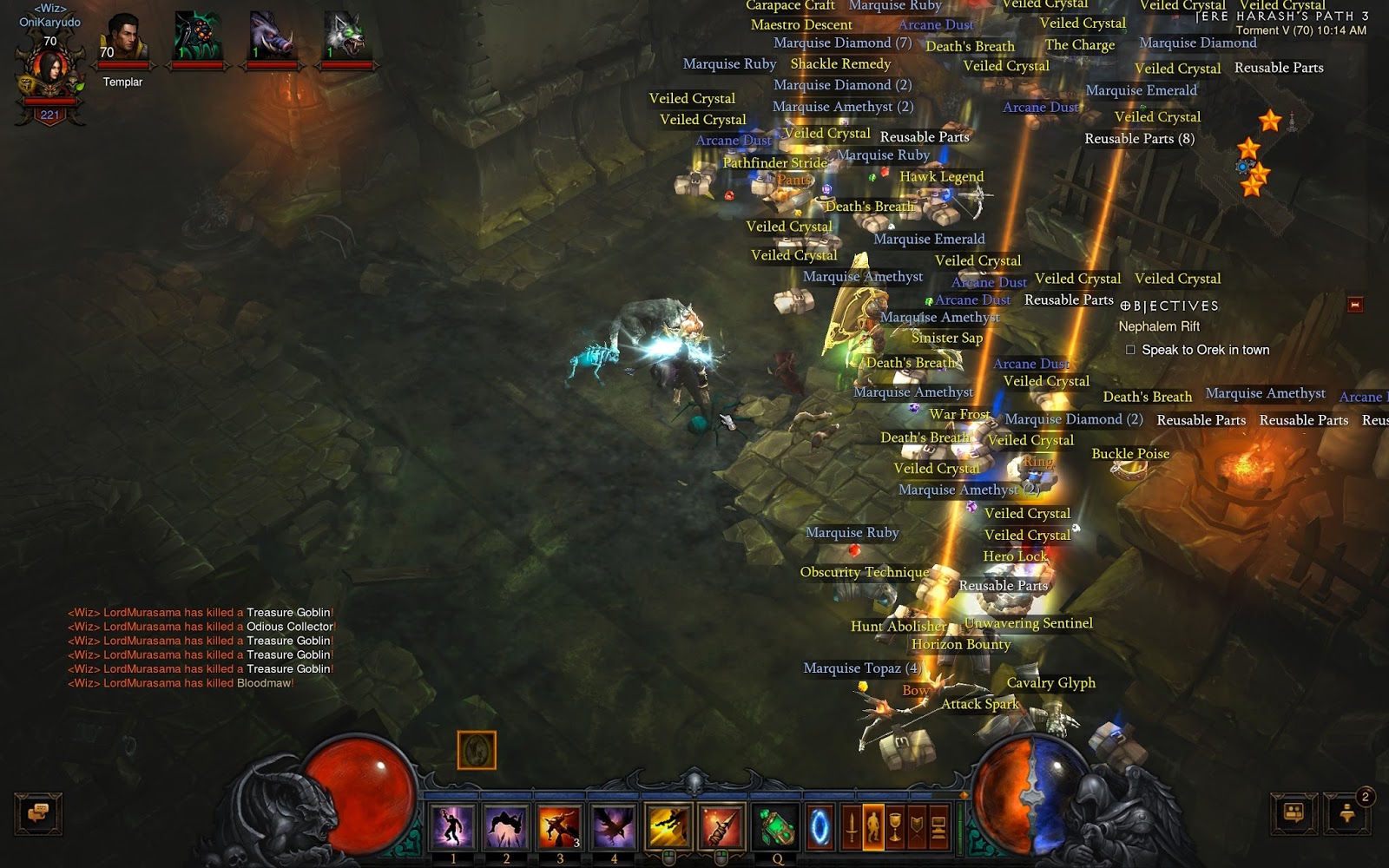This screenshot has height=868, width=1389.
Task: Select the Templar follower portrait
Action: point(124,39)
